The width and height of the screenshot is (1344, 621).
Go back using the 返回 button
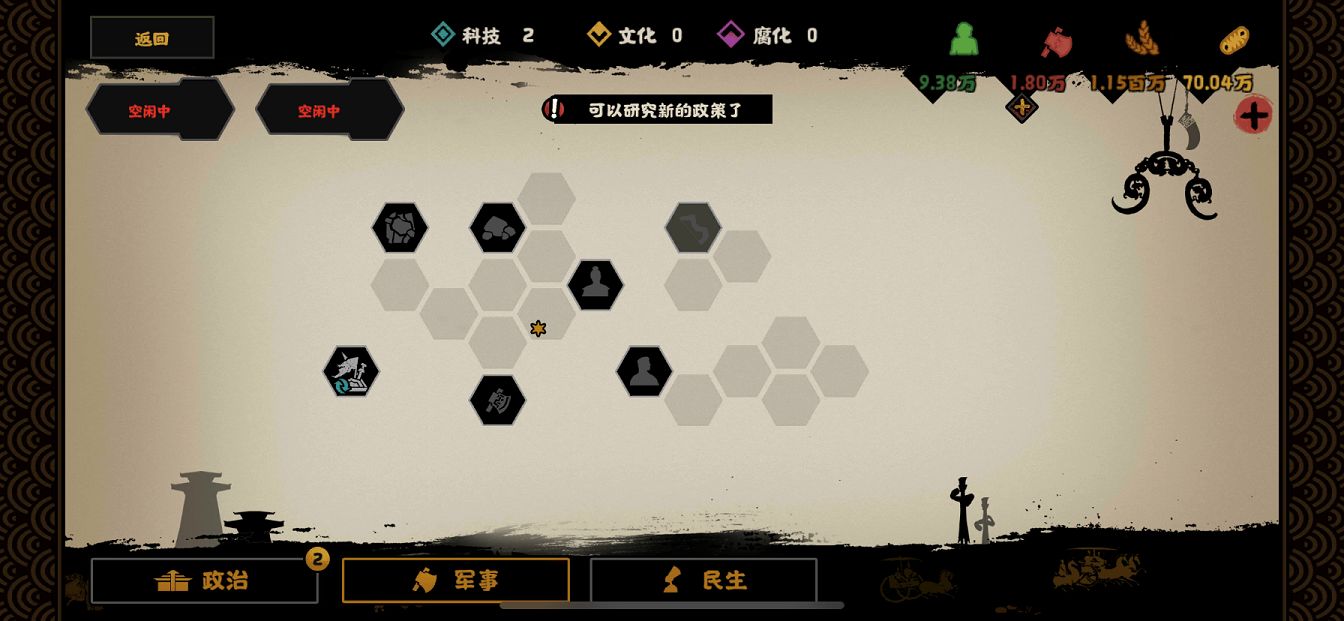click(x=152, y=38)
